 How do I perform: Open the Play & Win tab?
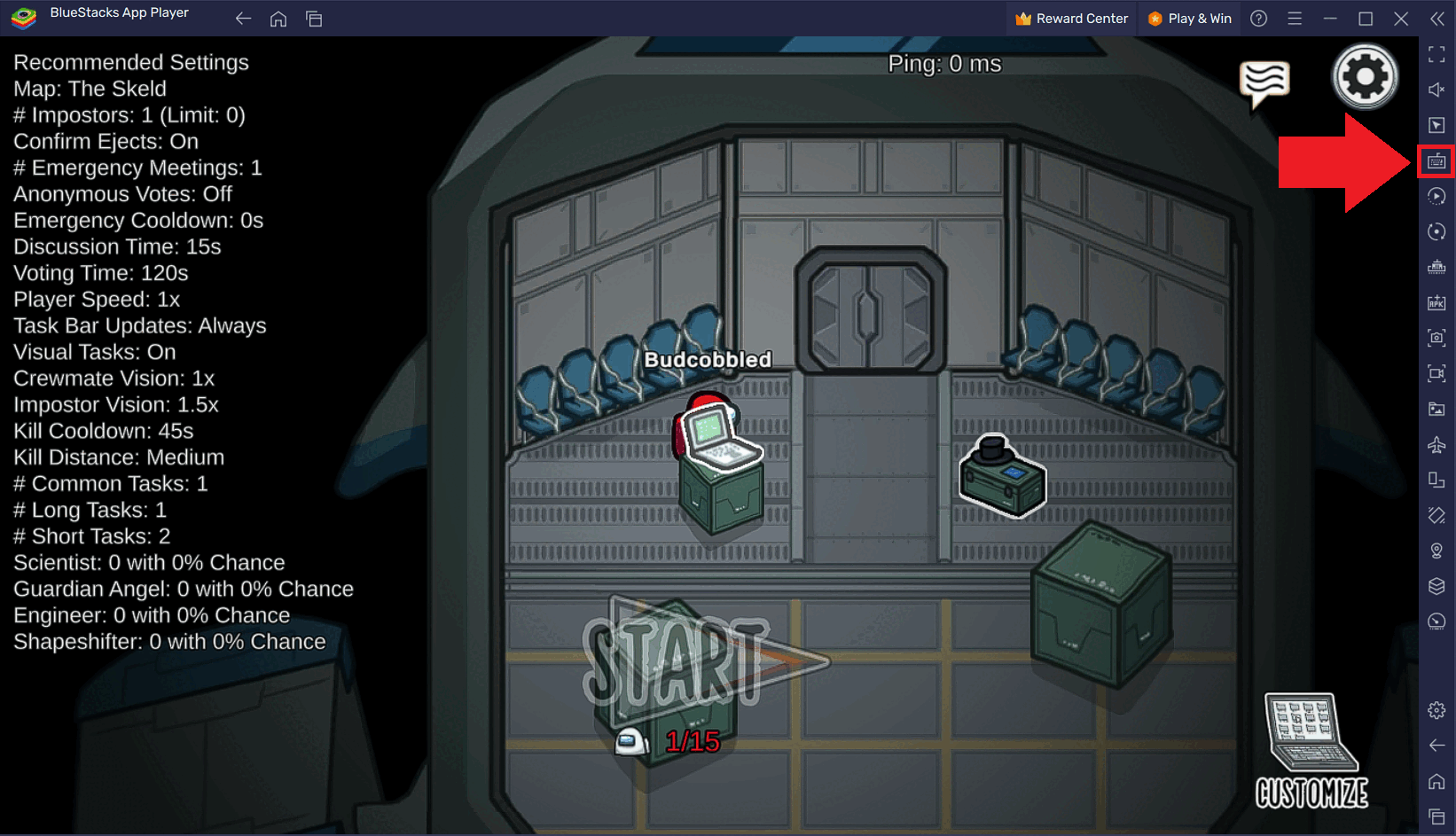tap(1189, 18)
